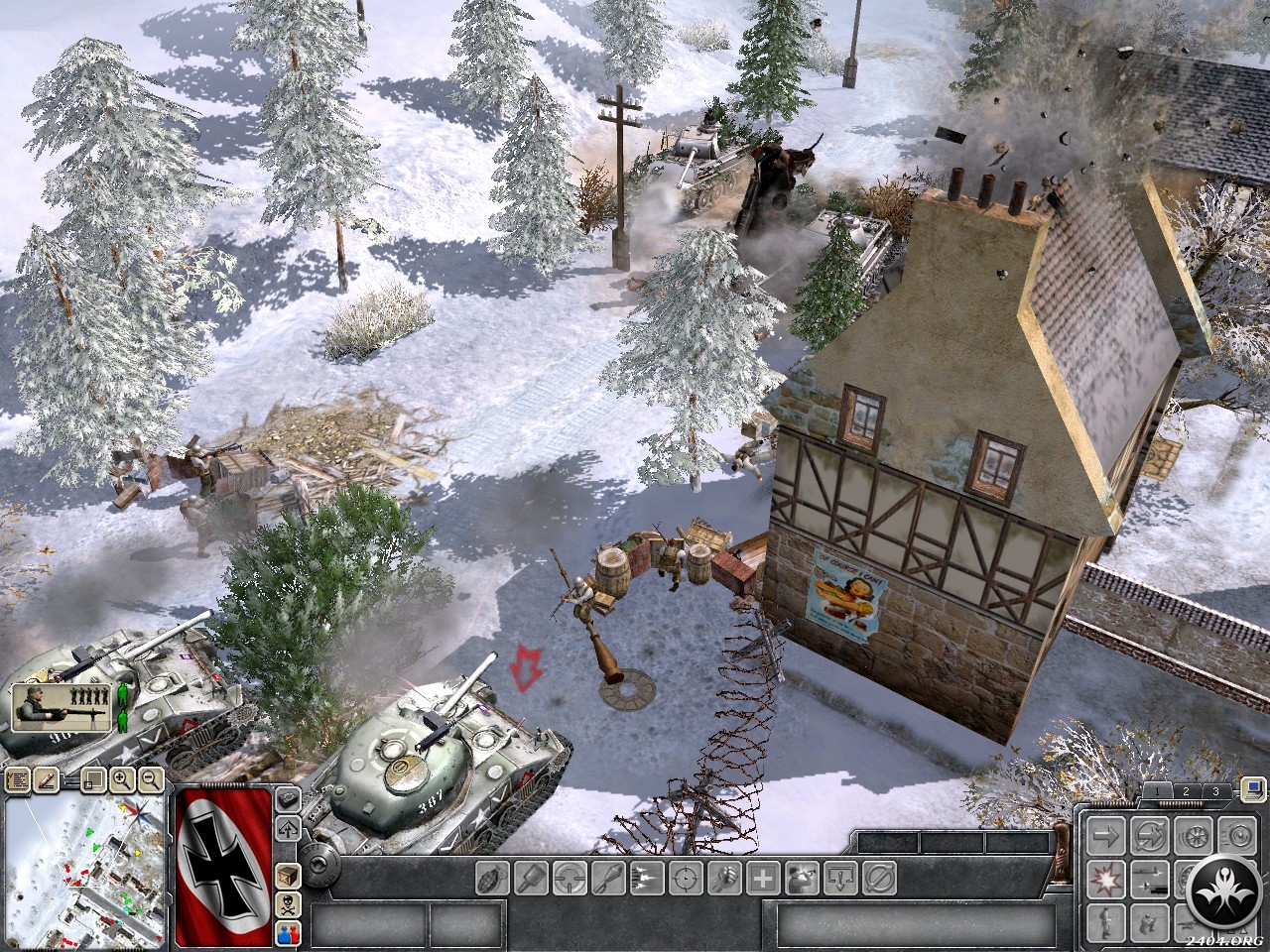Switch to command tab 3
The height and width of the screenshot is (952, 1270).
coord(1214,790)
